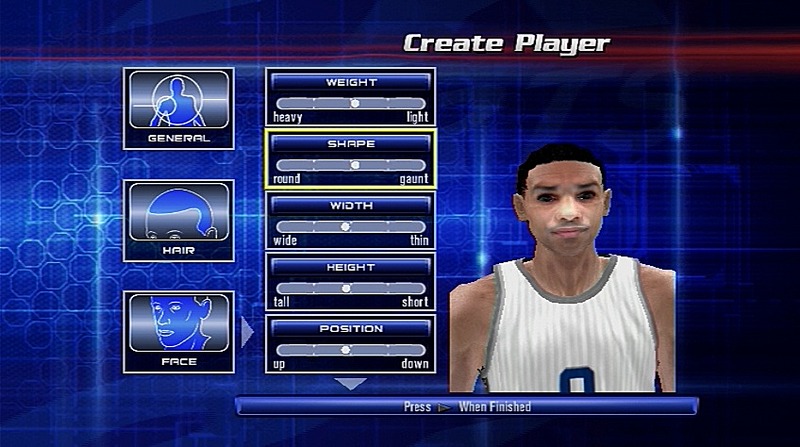
Task: Move the Position slider
Action: (x=350, y=350)
